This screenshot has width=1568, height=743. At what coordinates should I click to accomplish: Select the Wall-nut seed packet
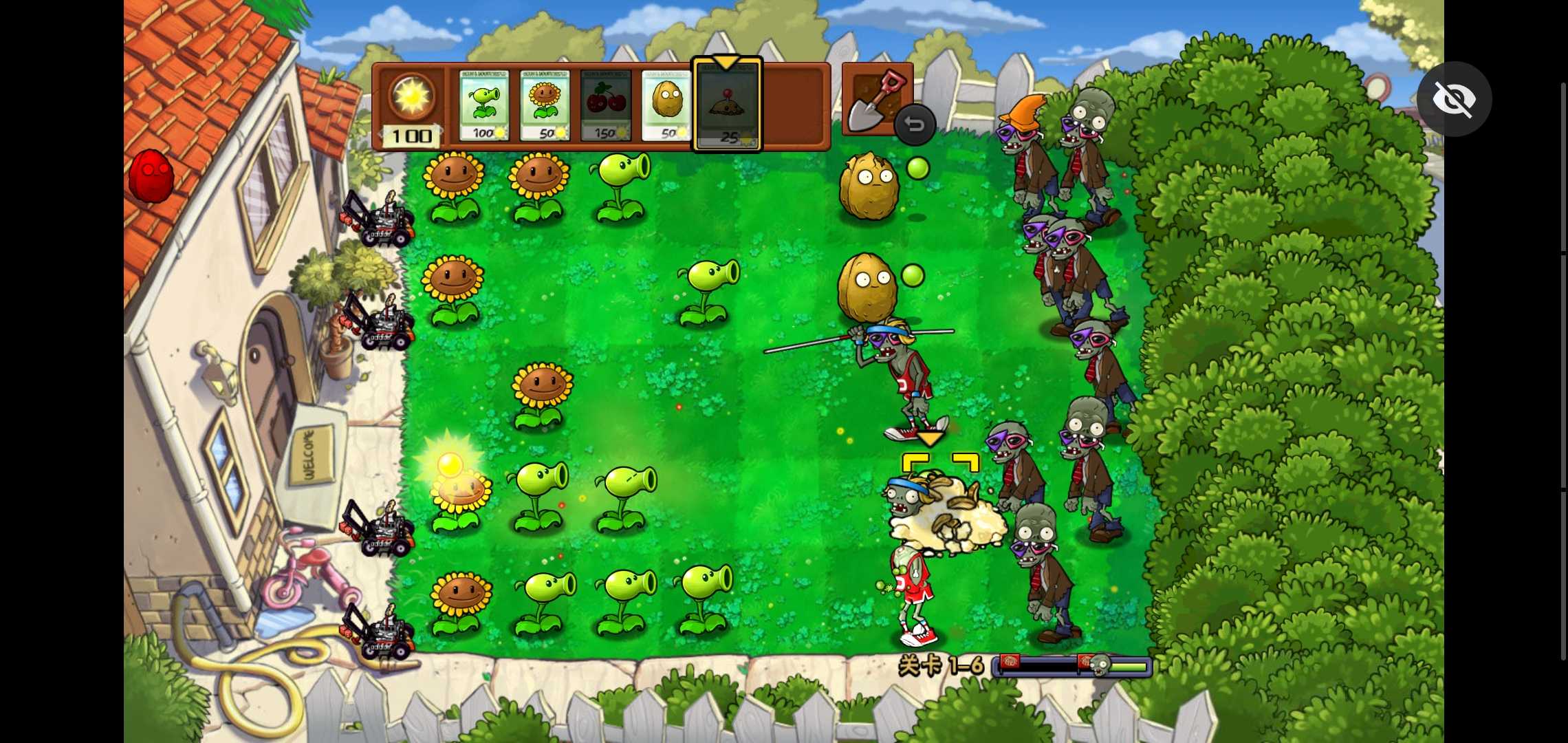[x=666, y=105]
